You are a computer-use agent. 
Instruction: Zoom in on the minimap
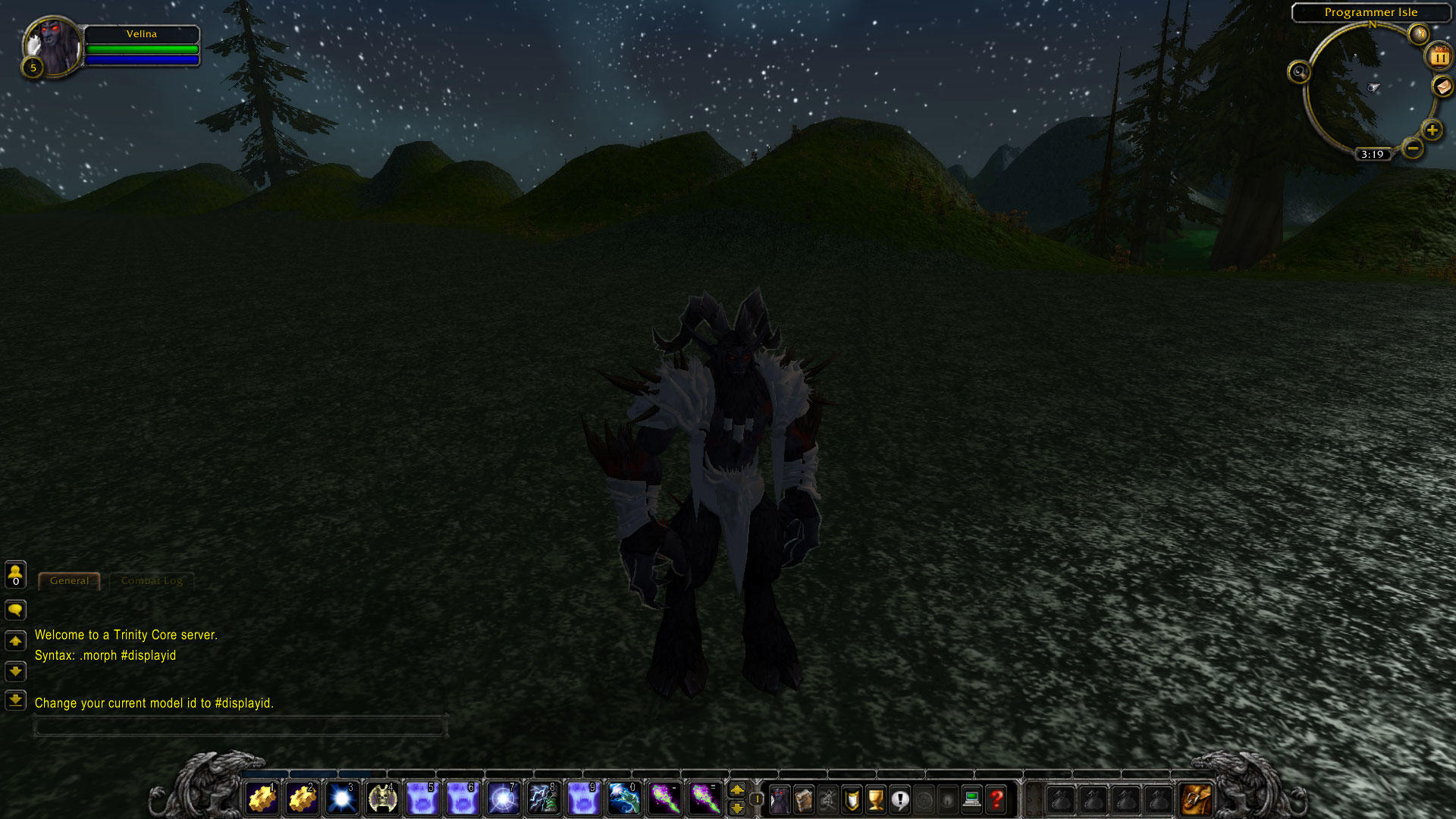click(1432, 130)
